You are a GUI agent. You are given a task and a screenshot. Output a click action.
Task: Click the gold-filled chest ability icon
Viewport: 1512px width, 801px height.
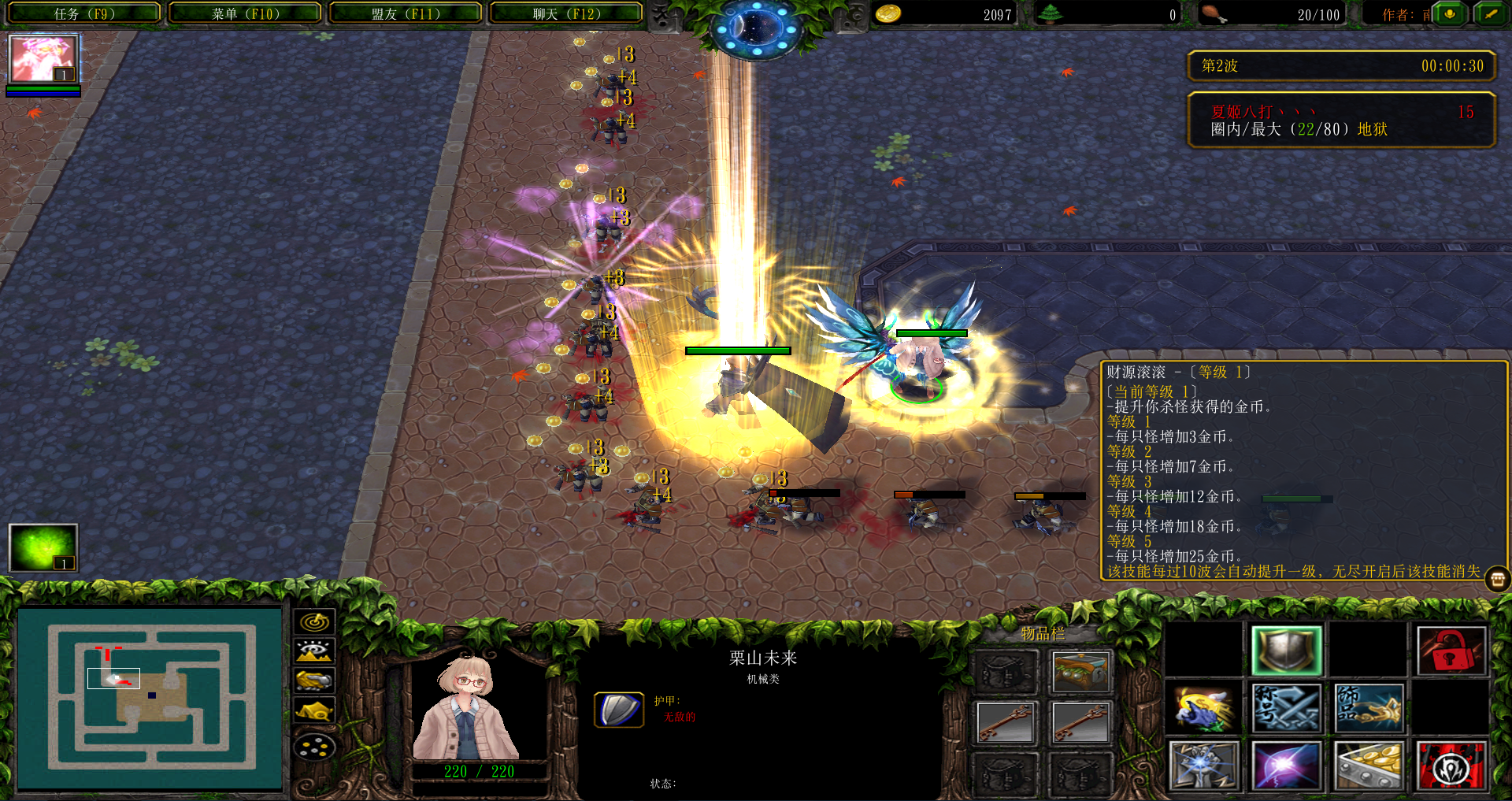[x=1368, y=765]
